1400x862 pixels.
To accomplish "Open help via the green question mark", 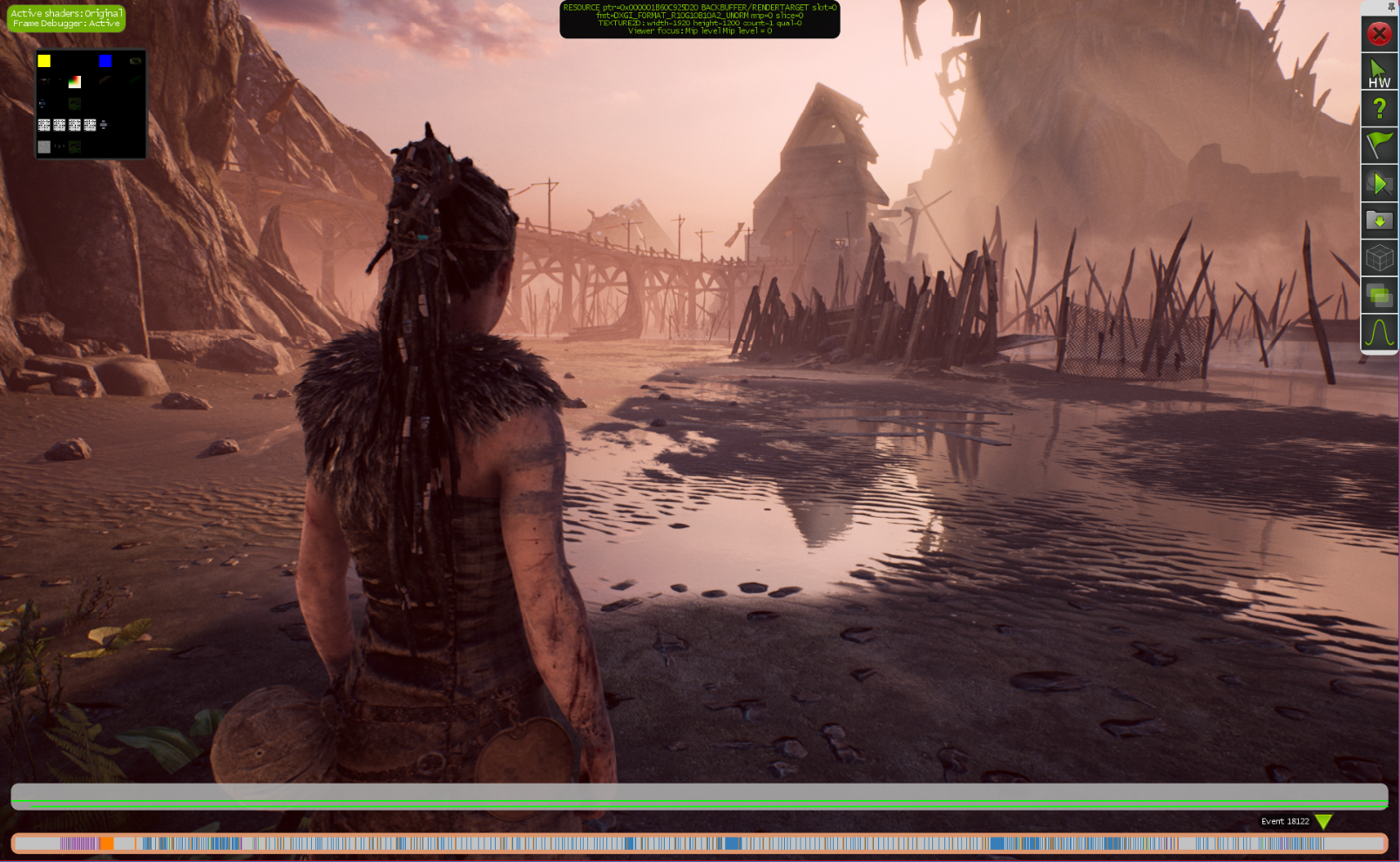I will coord(1379,109).
